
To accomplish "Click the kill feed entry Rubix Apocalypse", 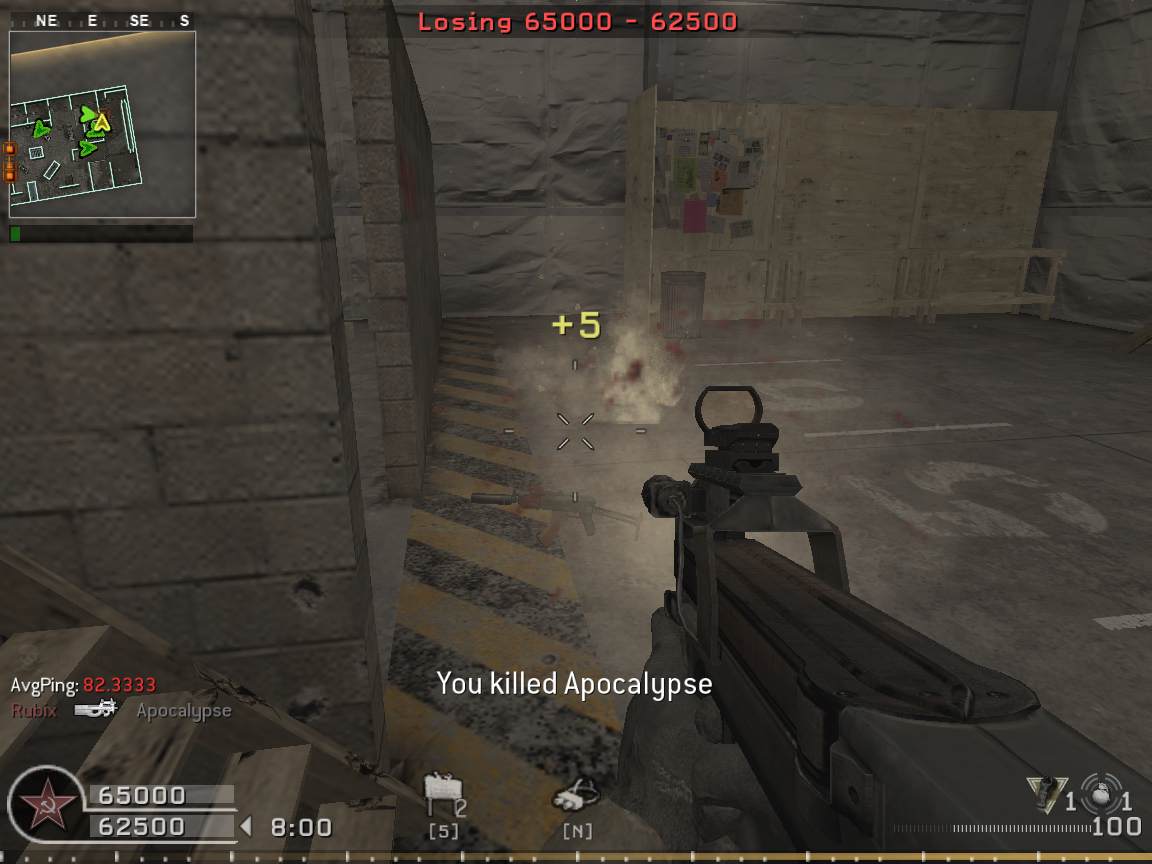I will [121, 710].
